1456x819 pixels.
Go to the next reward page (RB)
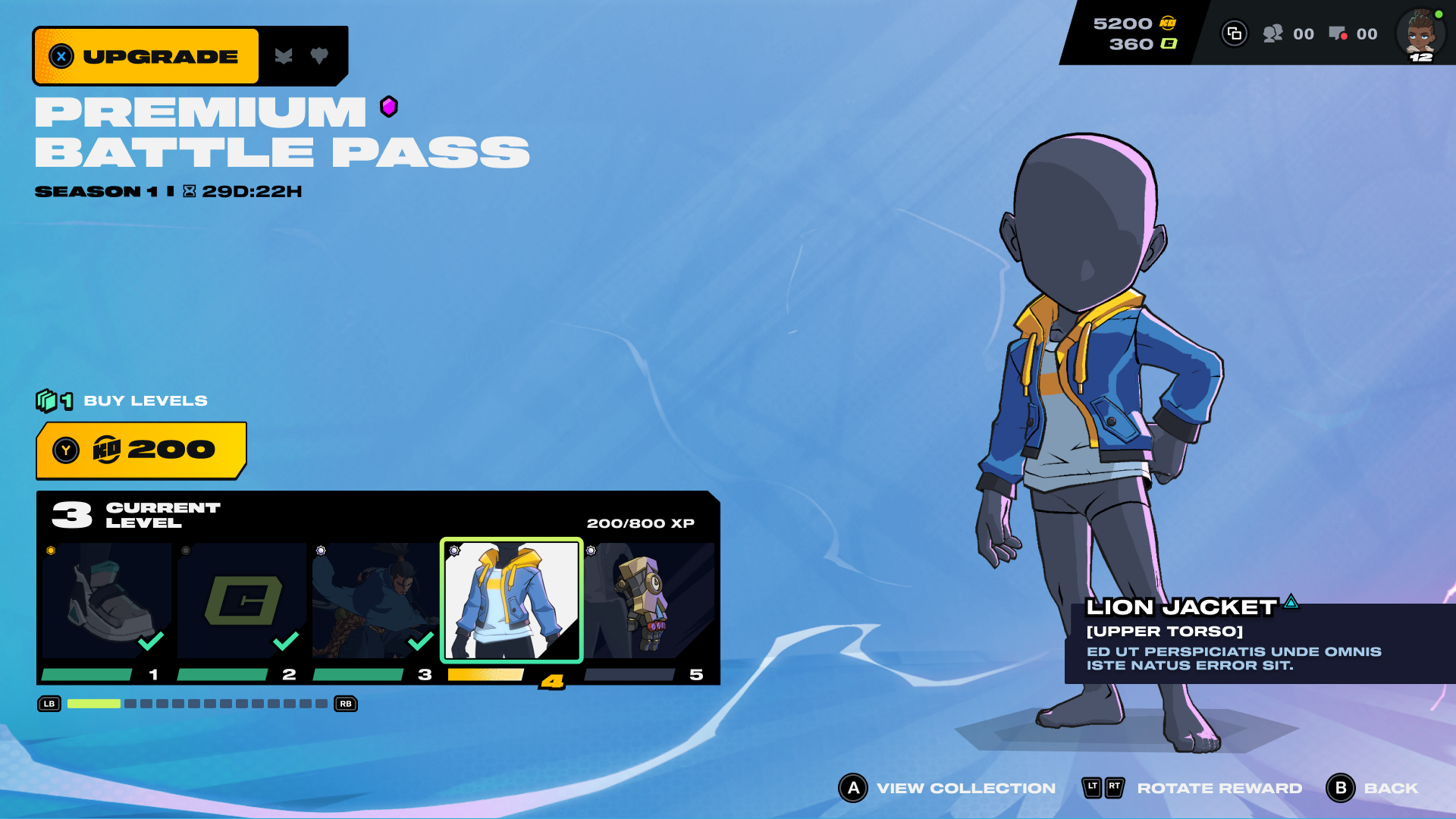pos(346,704)
